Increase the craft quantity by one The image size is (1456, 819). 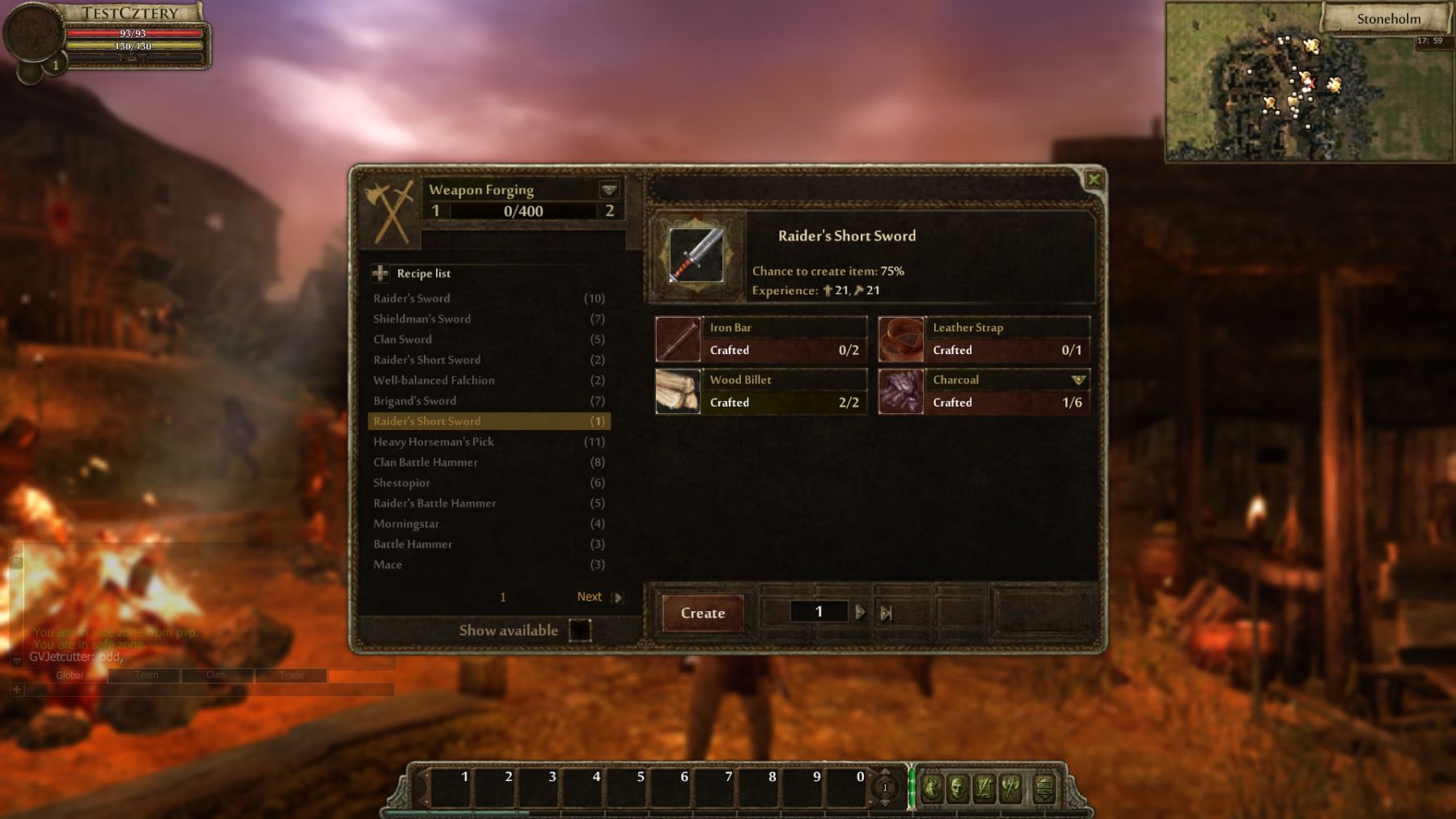tap(860, 613)
